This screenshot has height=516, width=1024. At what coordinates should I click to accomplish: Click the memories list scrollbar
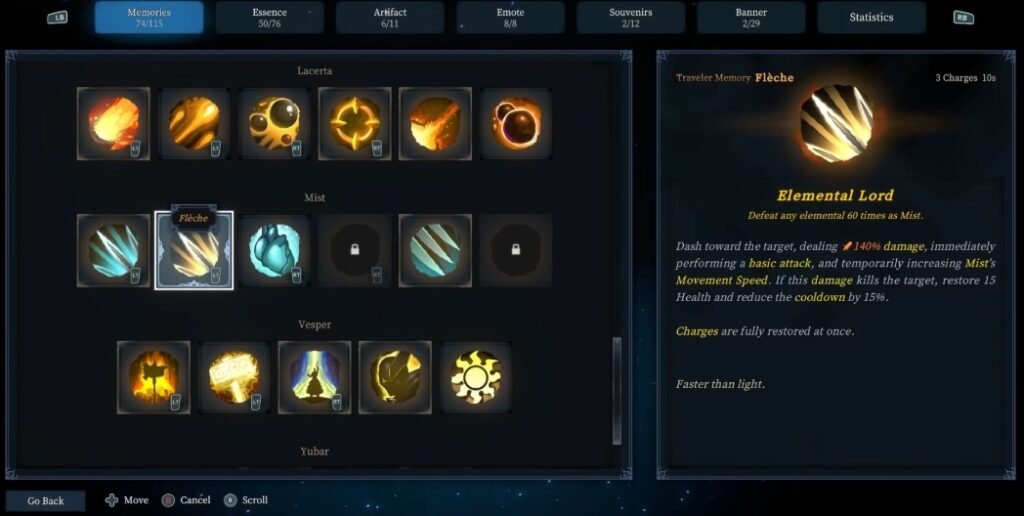pos(617,378)
